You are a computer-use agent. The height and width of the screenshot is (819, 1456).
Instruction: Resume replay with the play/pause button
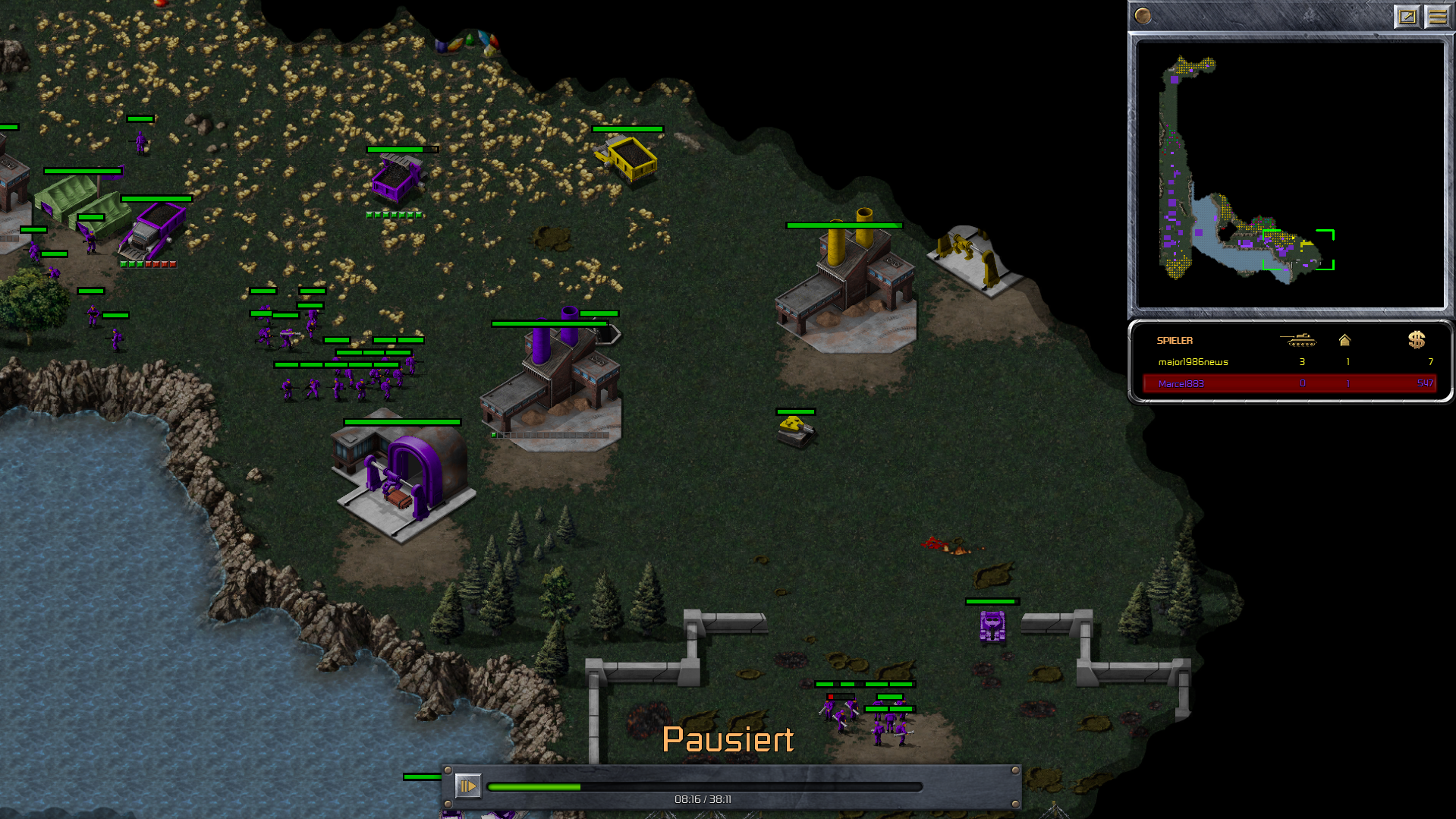(467, 786)
